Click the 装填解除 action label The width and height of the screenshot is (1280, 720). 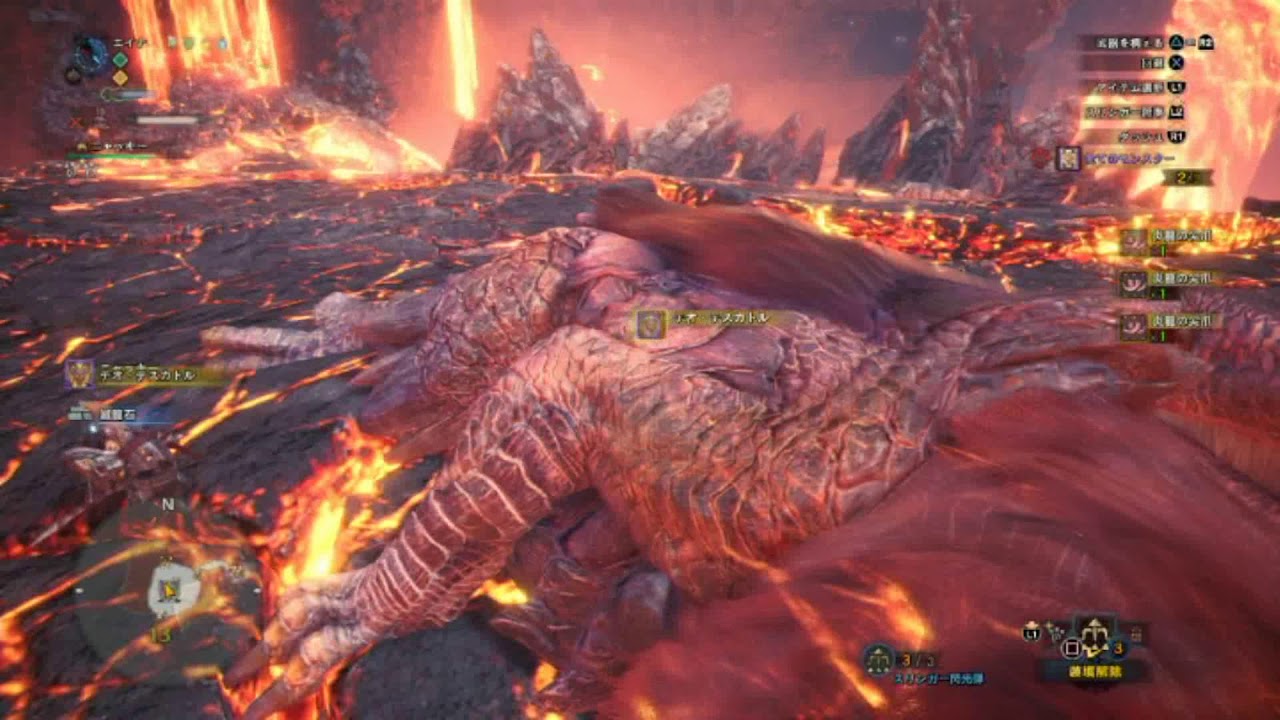(x=1097, y=670)
